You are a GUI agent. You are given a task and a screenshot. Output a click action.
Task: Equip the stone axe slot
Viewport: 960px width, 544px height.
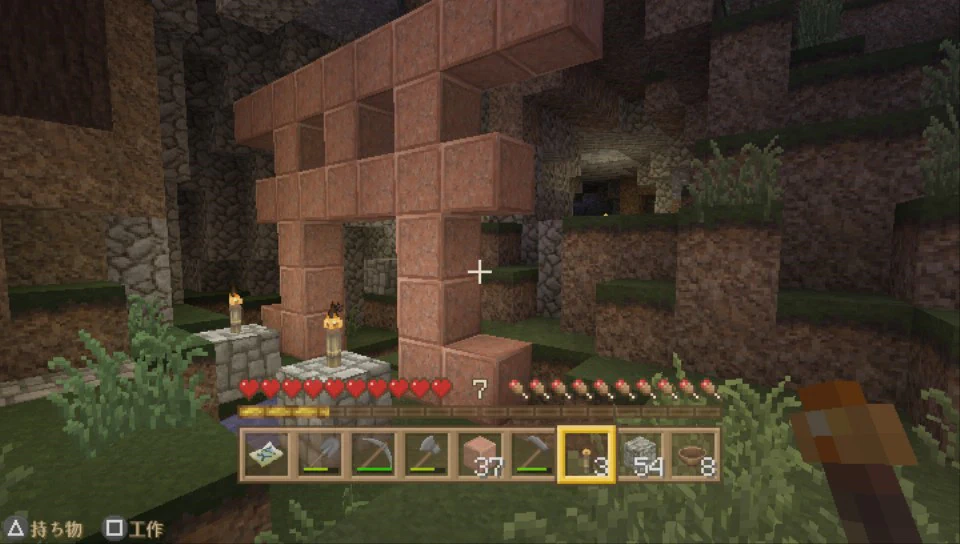[x=426, y=455]
